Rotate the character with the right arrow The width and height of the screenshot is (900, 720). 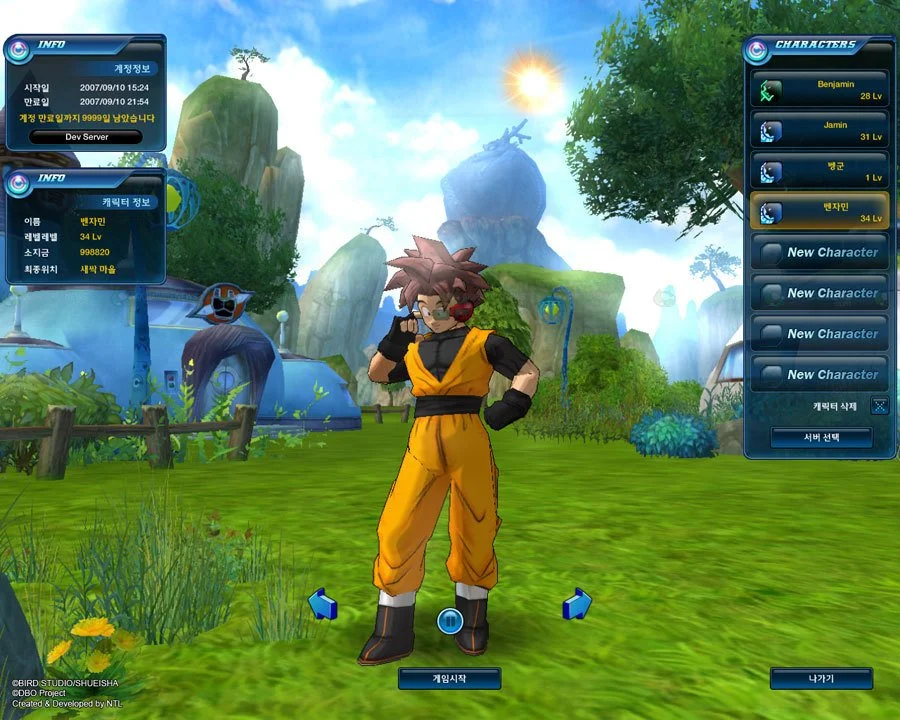(x=577, y=603)
